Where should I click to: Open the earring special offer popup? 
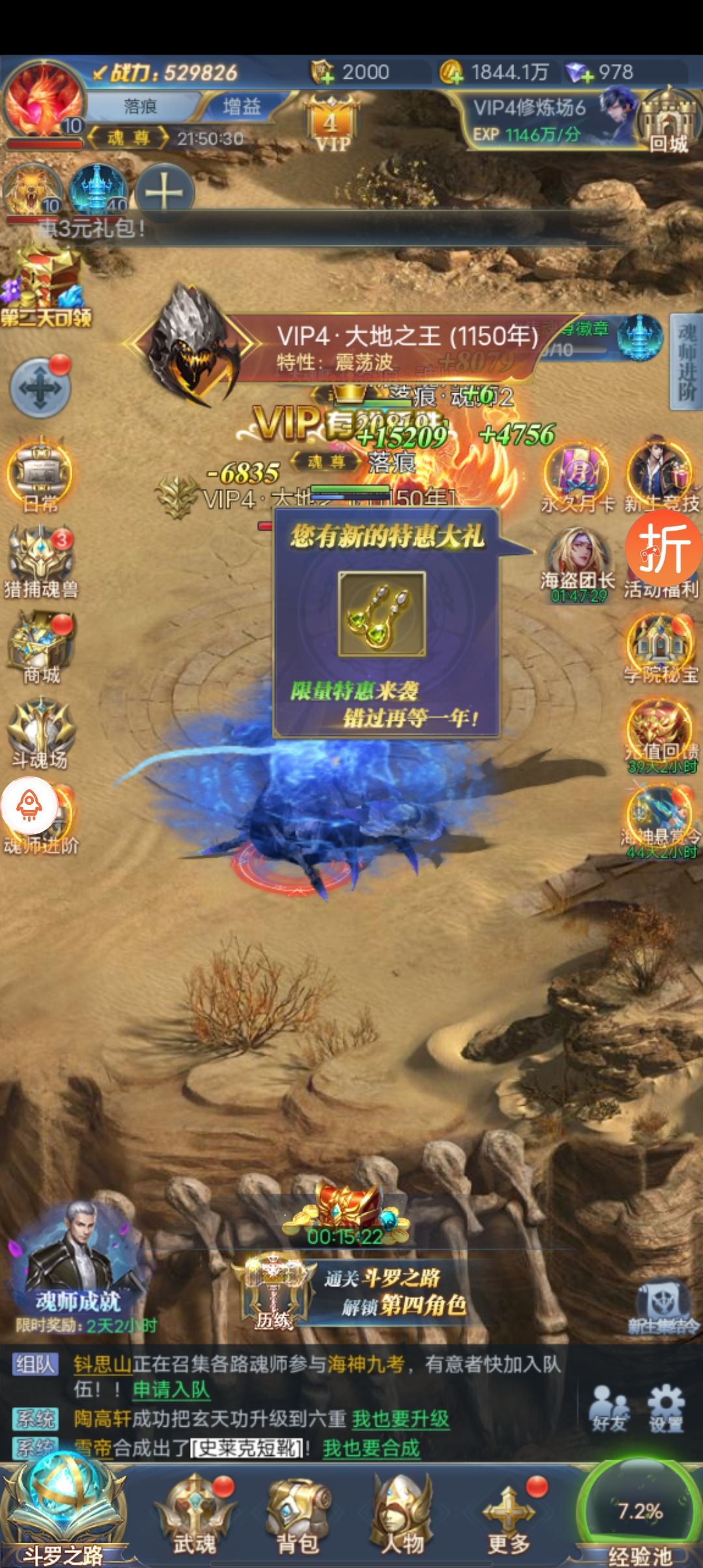[x=382, y=614]
